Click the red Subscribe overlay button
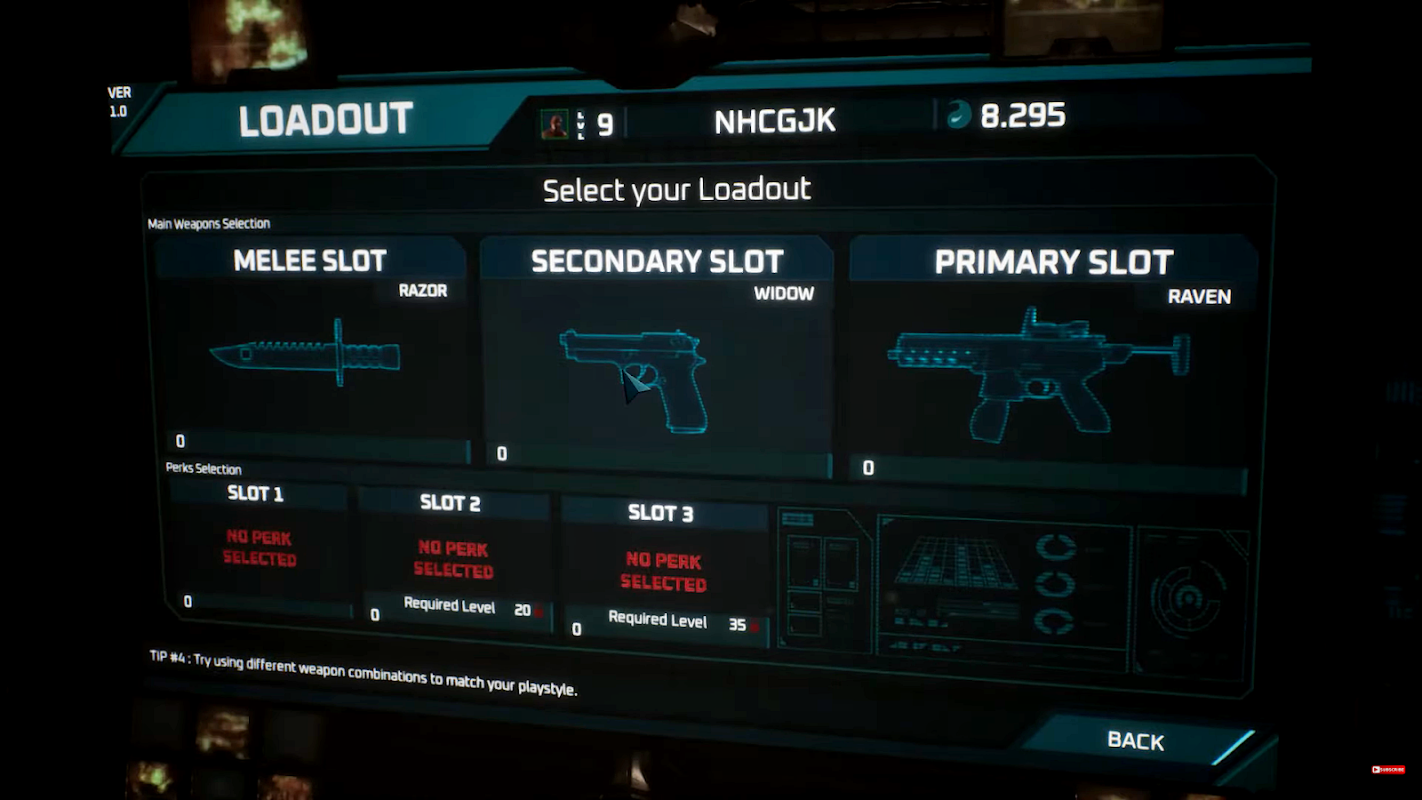Screen dimensions: 1422x800 click(1388, 769)
